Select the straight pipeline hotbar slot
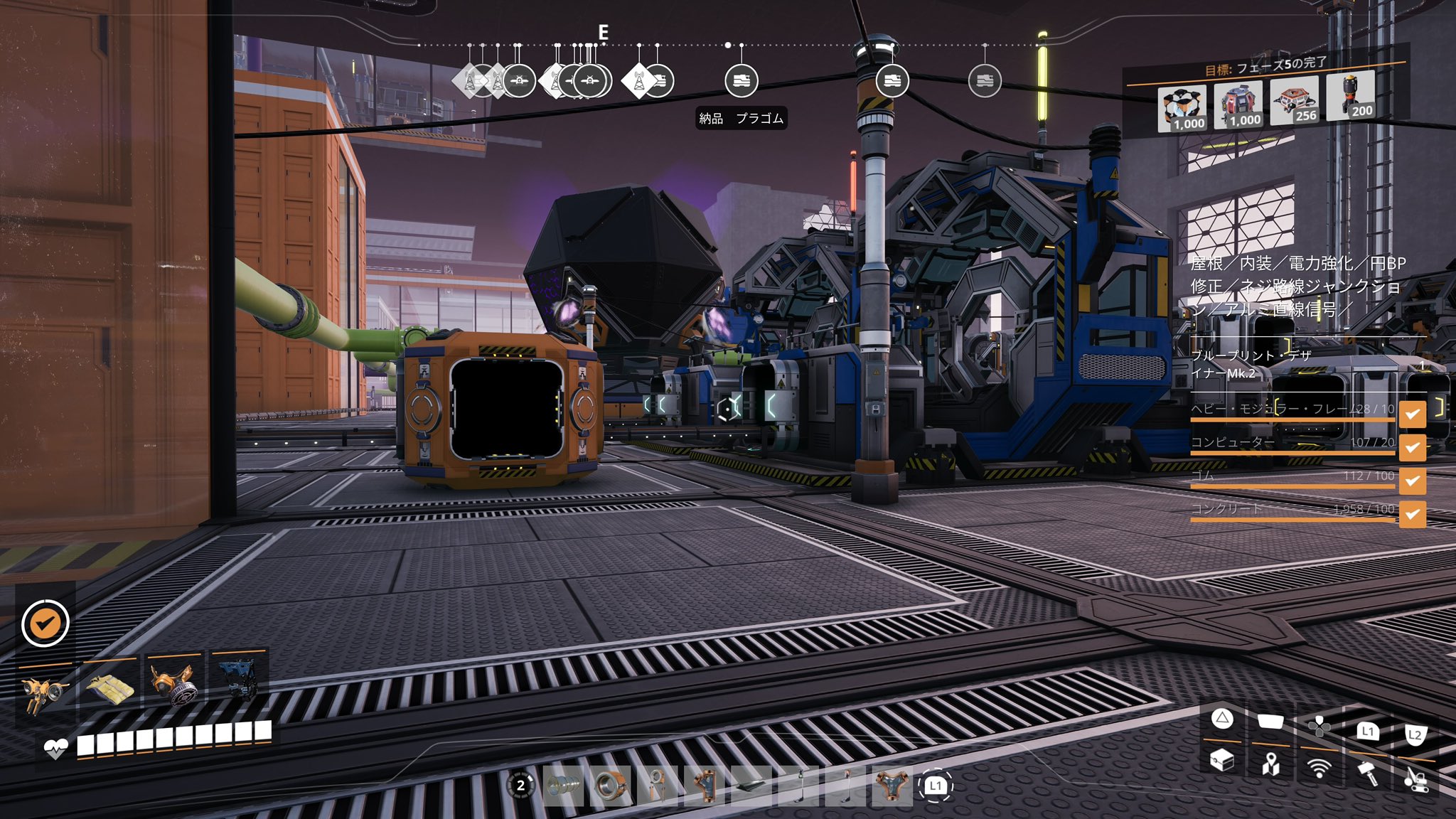Screen dimensions: 1456x819 click(x=564, y=786)
